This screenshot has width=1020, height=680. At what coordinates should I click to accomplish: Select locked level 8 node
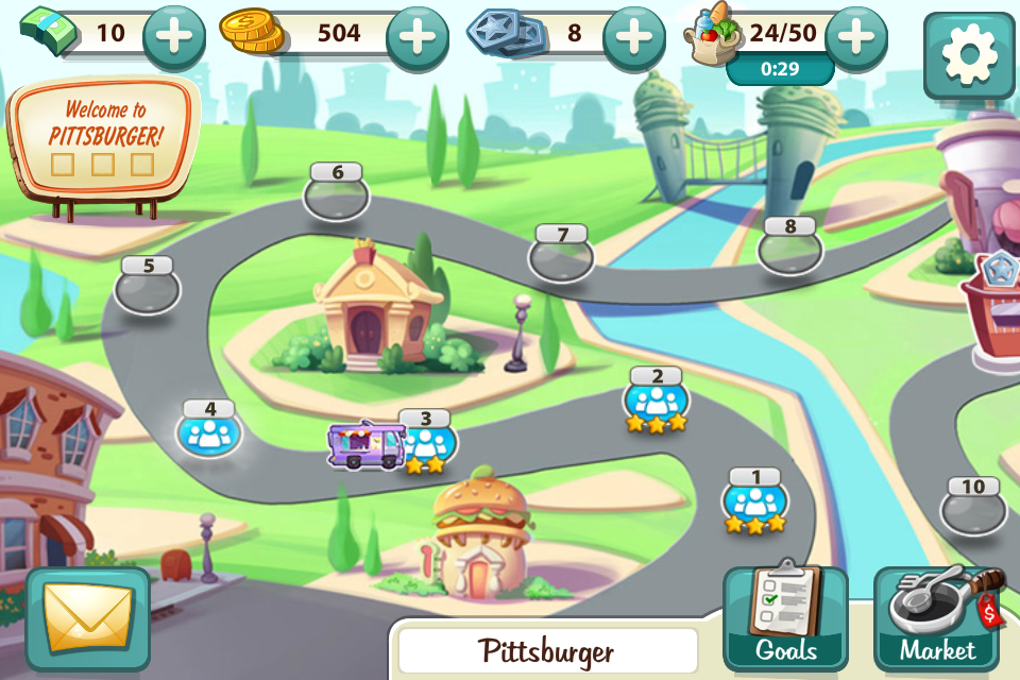[x=790, y=248]
